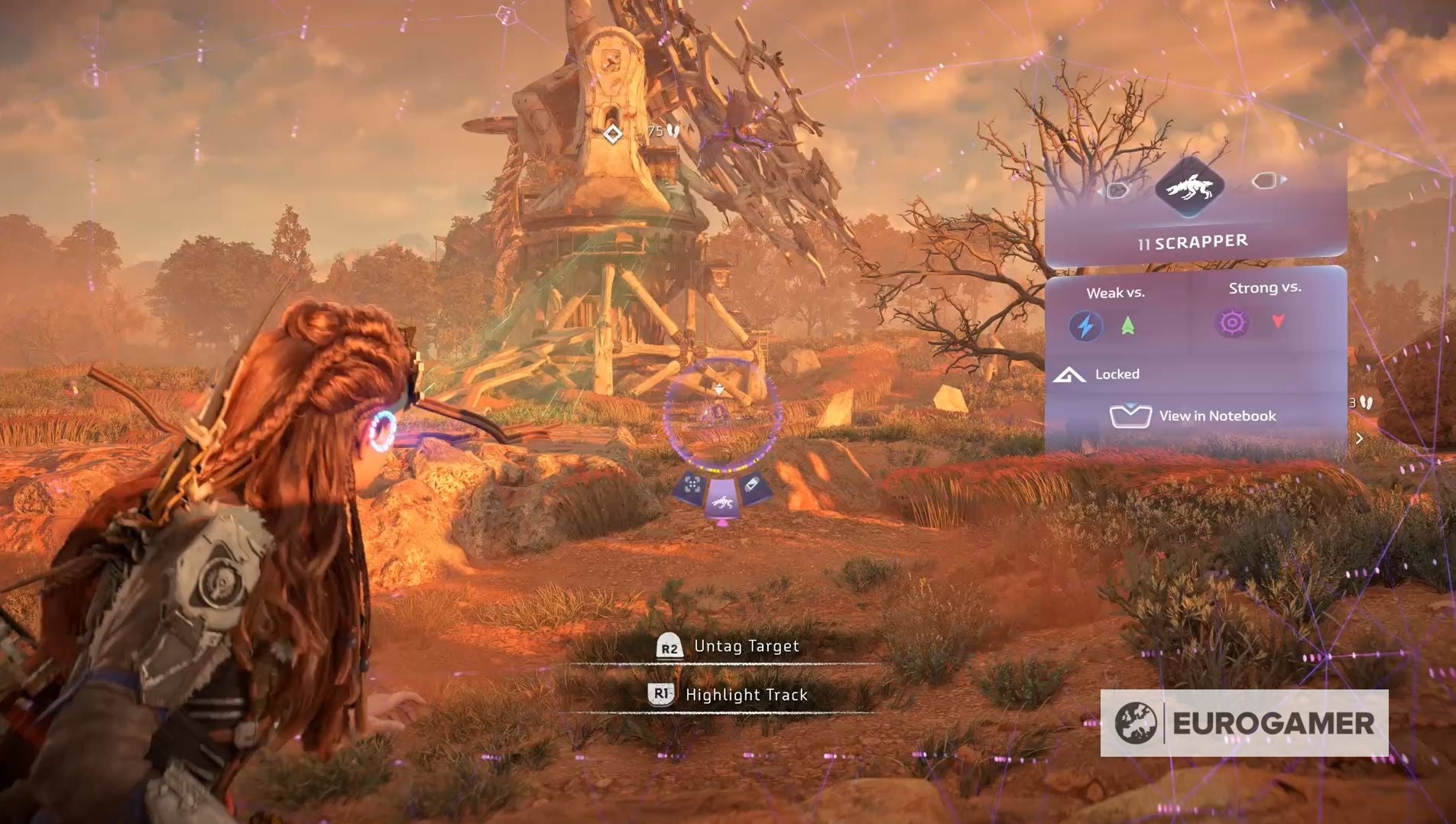Click the diamond waypoint marker on the tower
The height and width of the screenshot is (824, 1456).
tap(612, 135)
